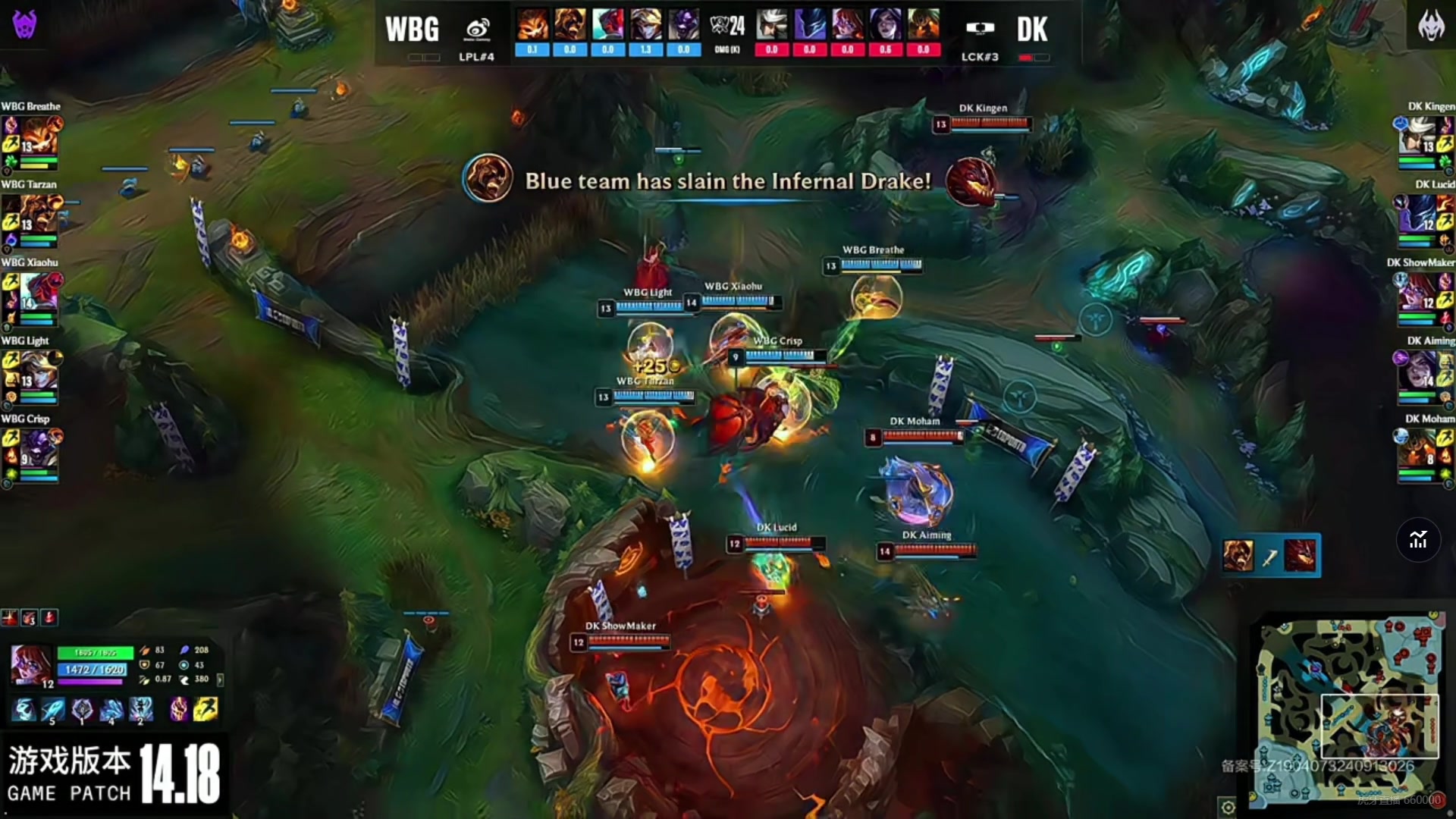The height and width of the screenshot is (819, 1456).
Task: Click the white wolf logo in the corner
Action: (x=1431, y=26)
